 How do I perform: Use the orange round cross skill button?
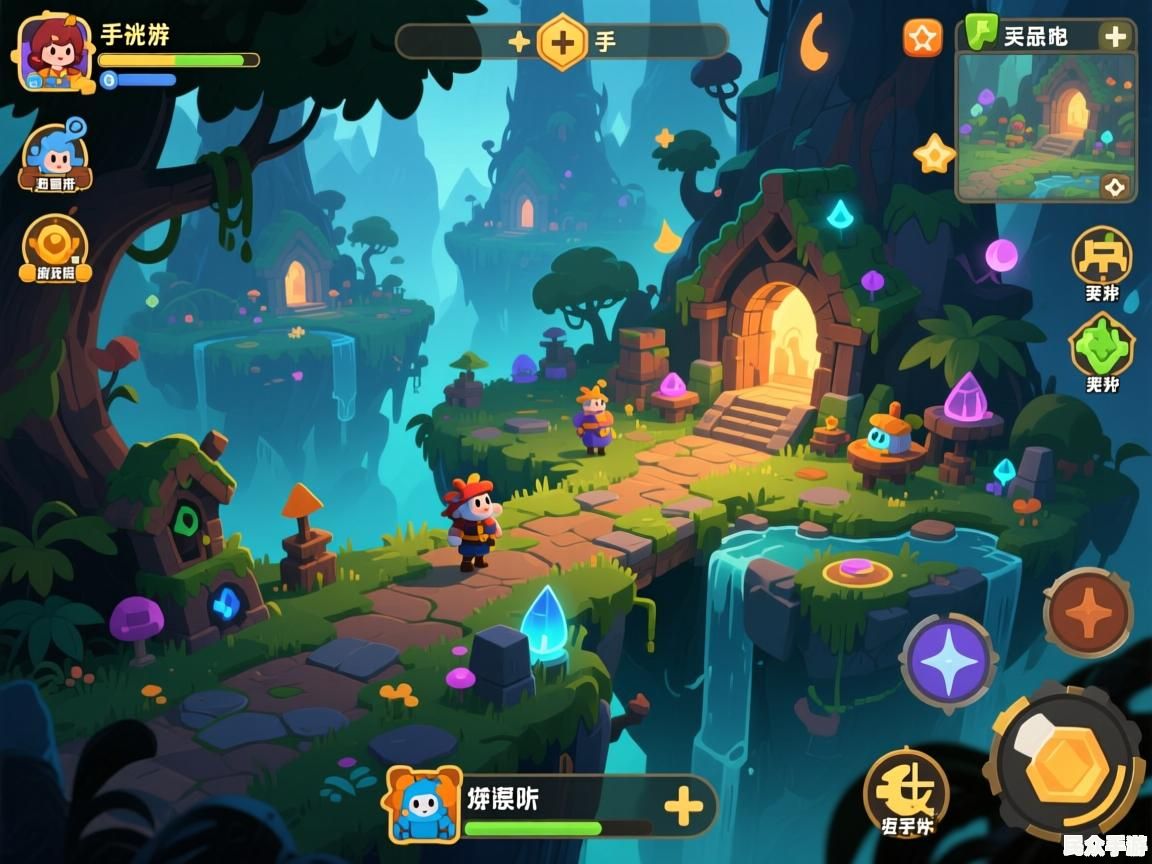(x=1088, y=612)
